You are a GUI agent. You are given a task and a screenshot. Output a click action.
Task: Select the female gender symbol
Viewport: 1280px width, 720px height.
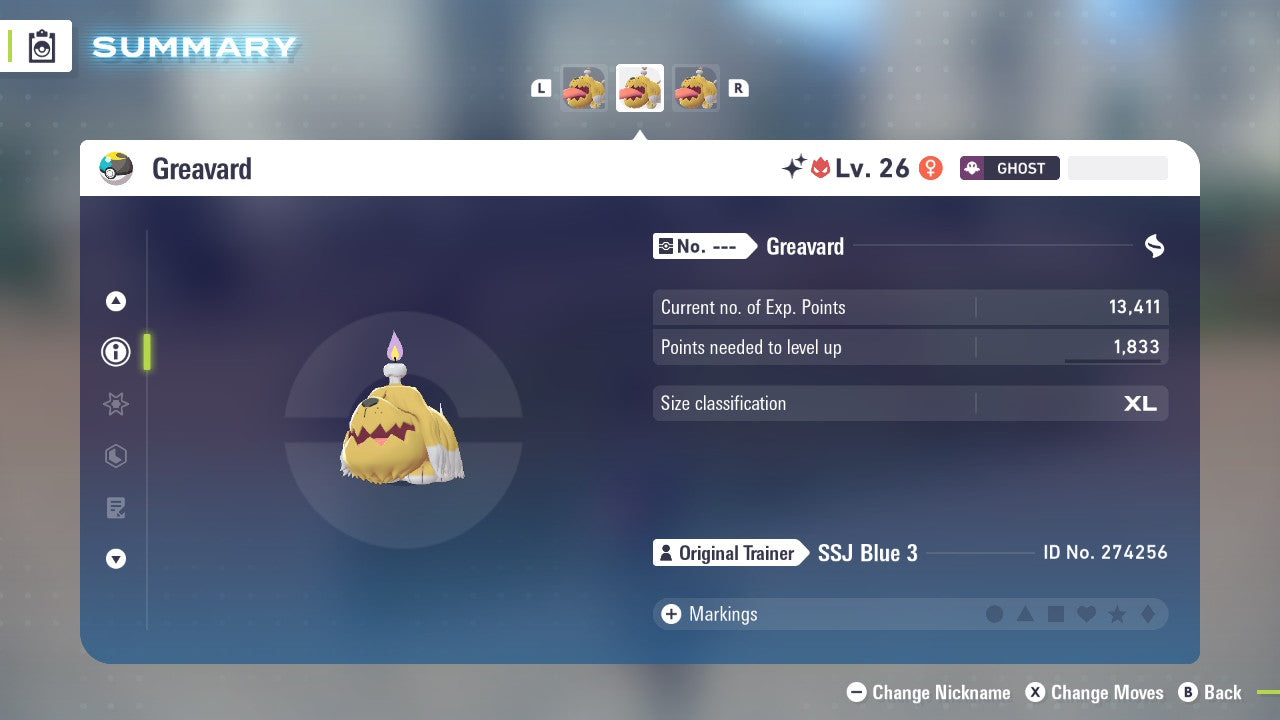click(930, 168)
